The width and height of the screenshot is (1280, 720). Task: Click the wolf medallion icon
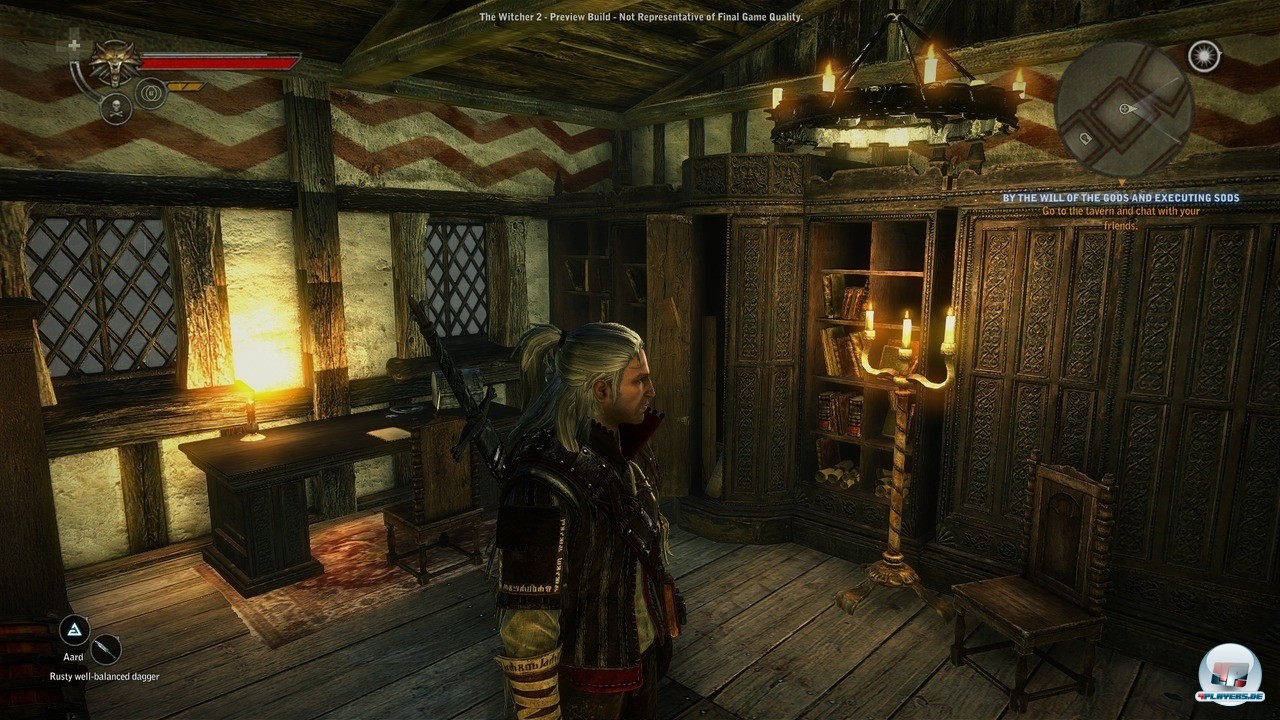tap(115, 62)
